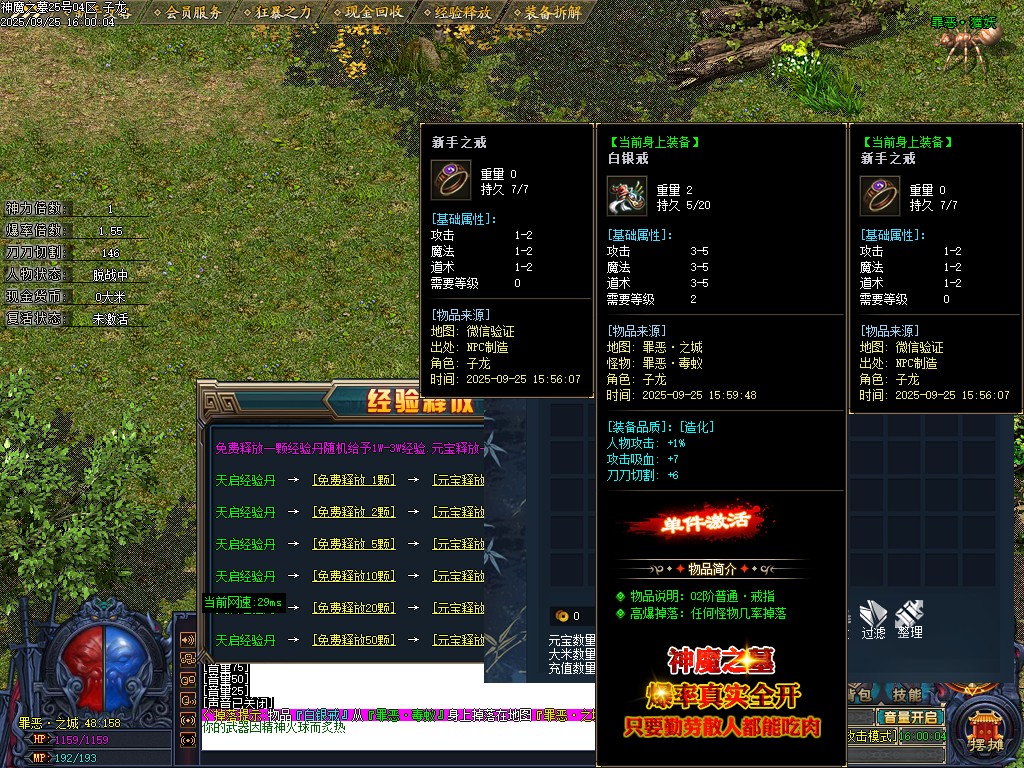Viewport: 1024px width, 768px height.
Task: Activate the 免费释放50颗 link
Action: point(354,640)
